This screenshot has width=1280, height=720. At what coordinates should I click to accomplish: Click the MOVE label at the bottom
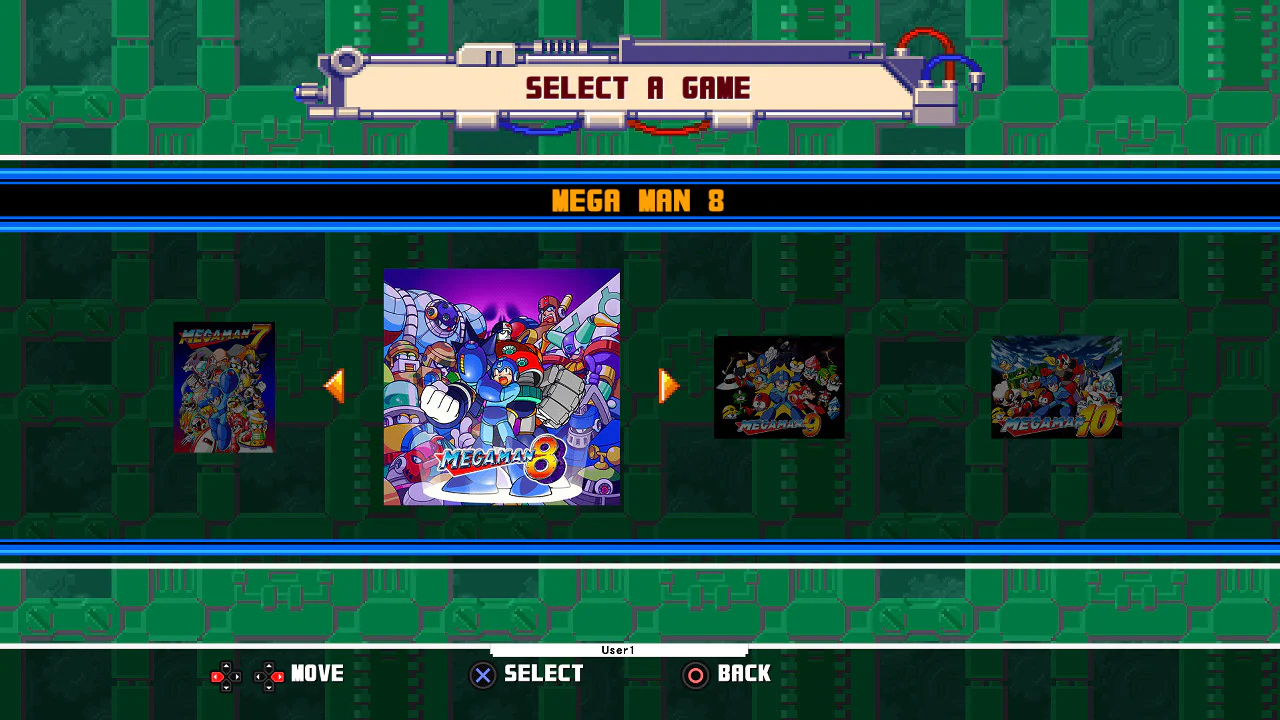point(317,674)
